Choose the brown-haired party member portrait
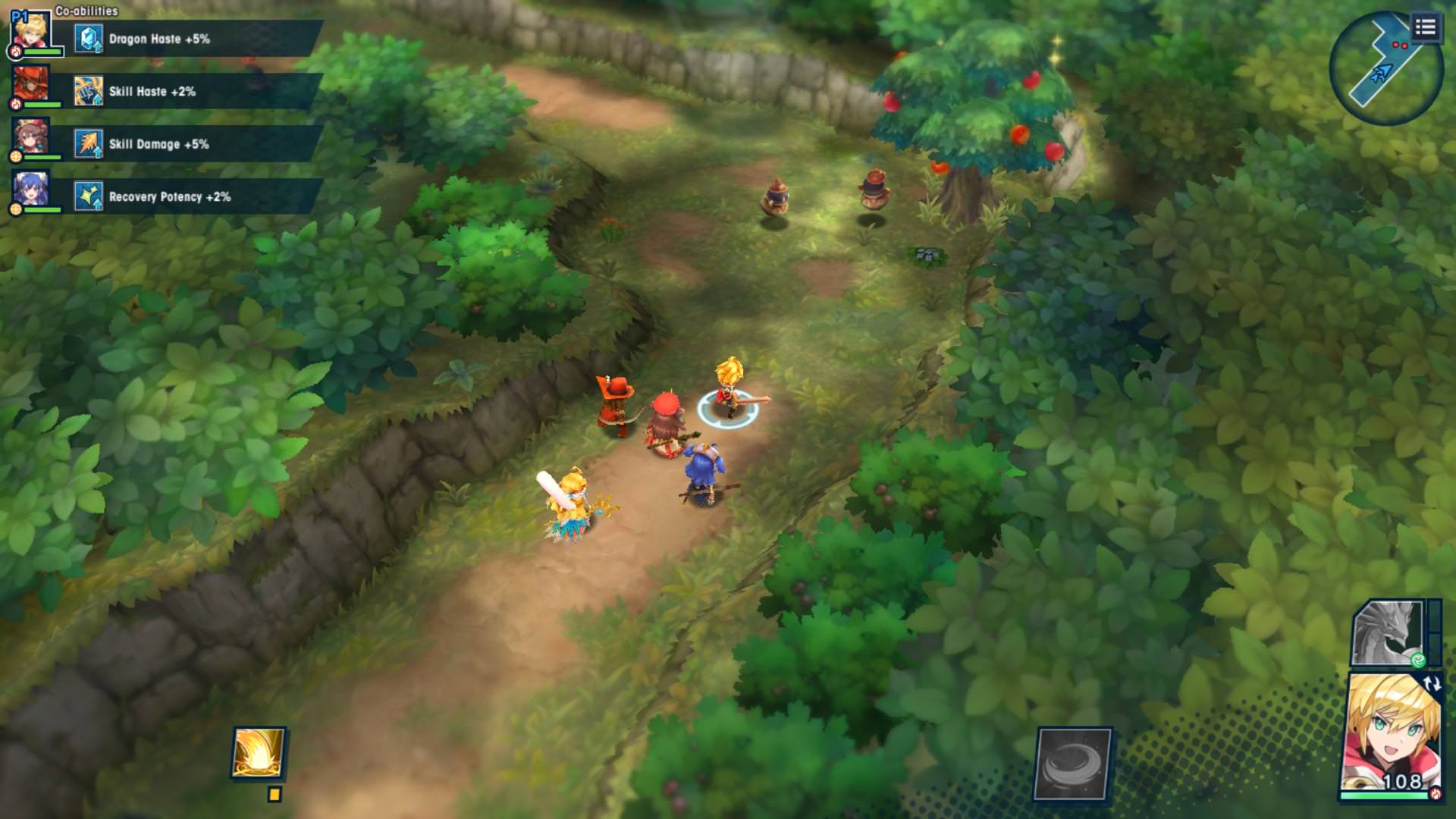 tap(31, 137)
